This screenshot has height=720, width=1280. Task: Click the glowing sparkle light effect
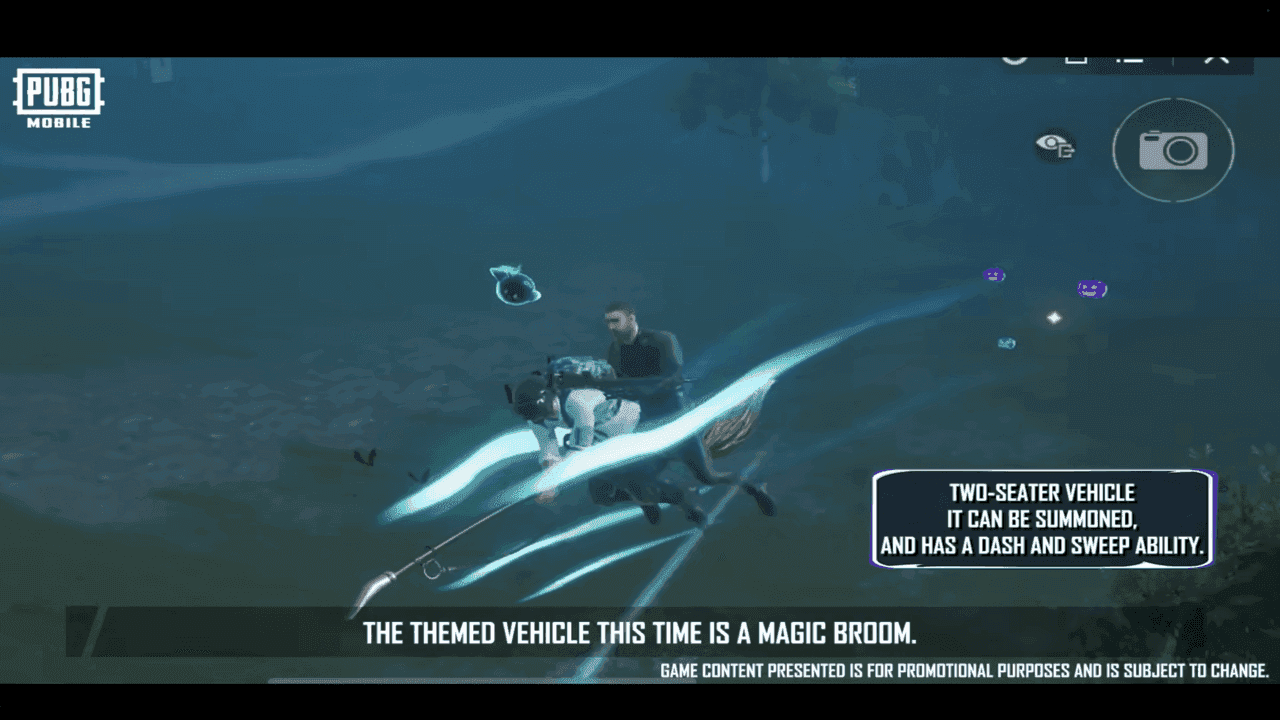click(1052, 317)
